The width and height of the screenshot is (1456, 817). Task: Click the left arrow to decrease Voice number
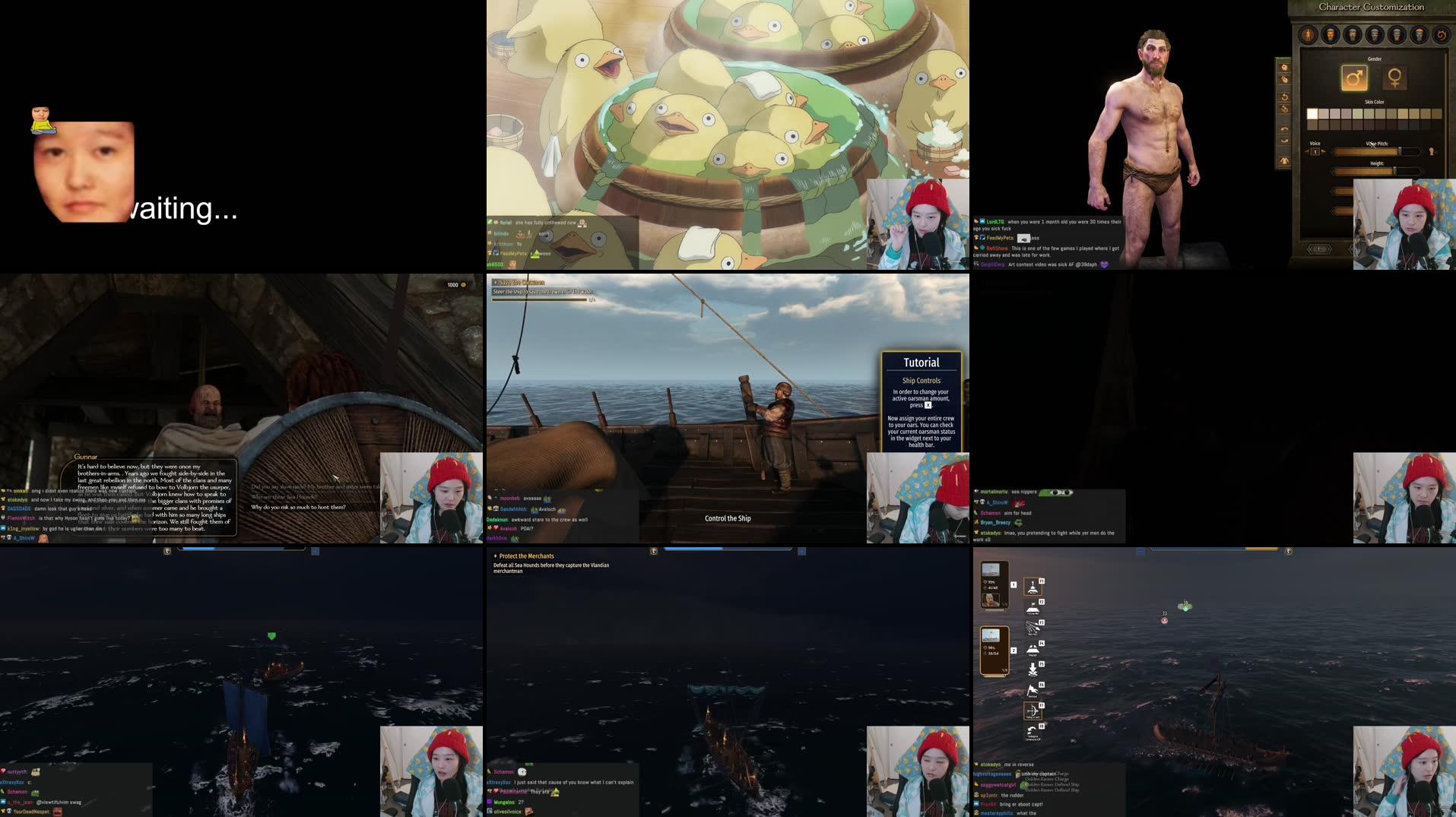[x=1306, y=150]
